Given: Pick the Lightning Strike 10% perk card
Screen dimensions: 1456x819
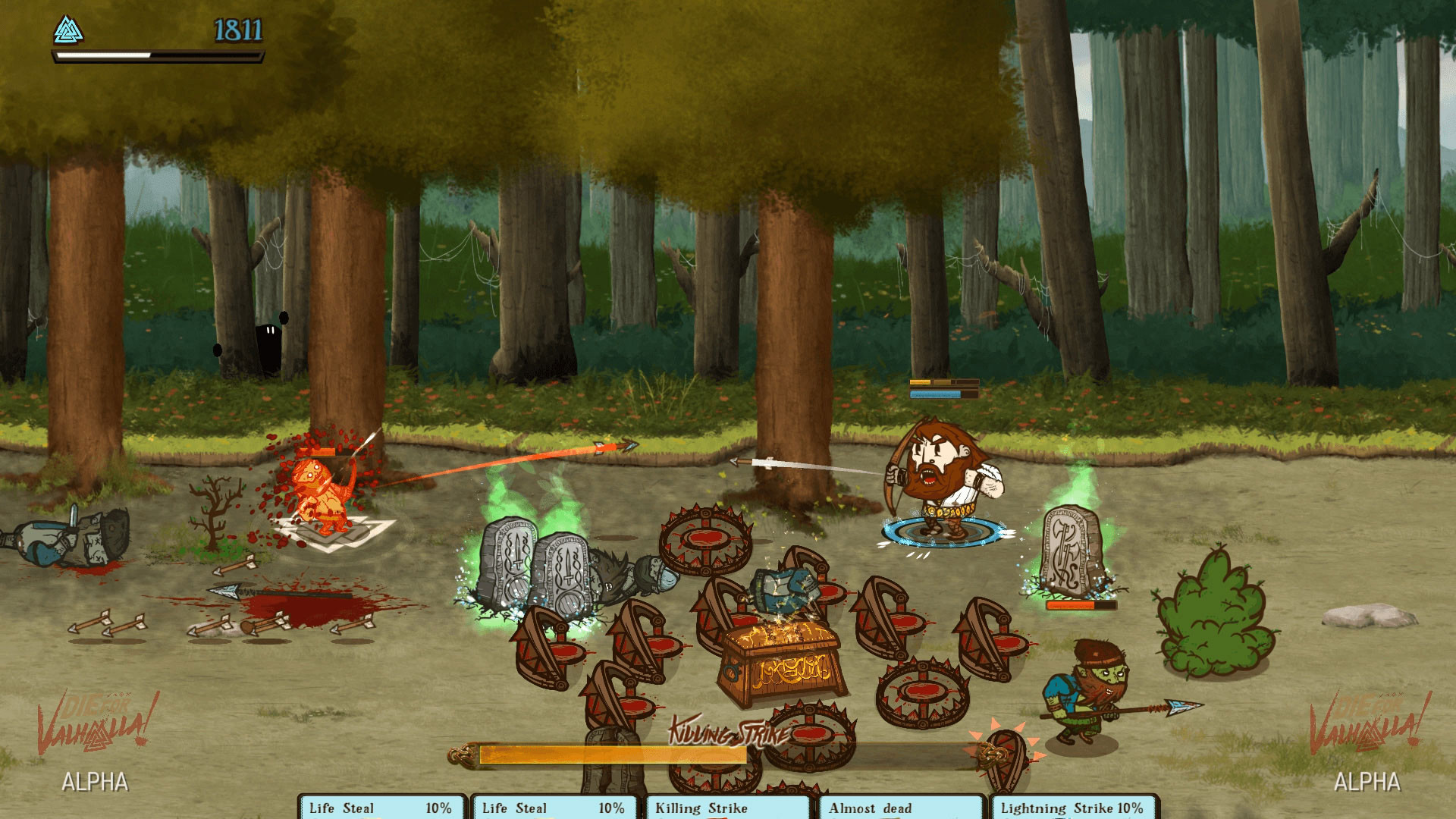Looking at the screenshot, I should coord(1072,808).
